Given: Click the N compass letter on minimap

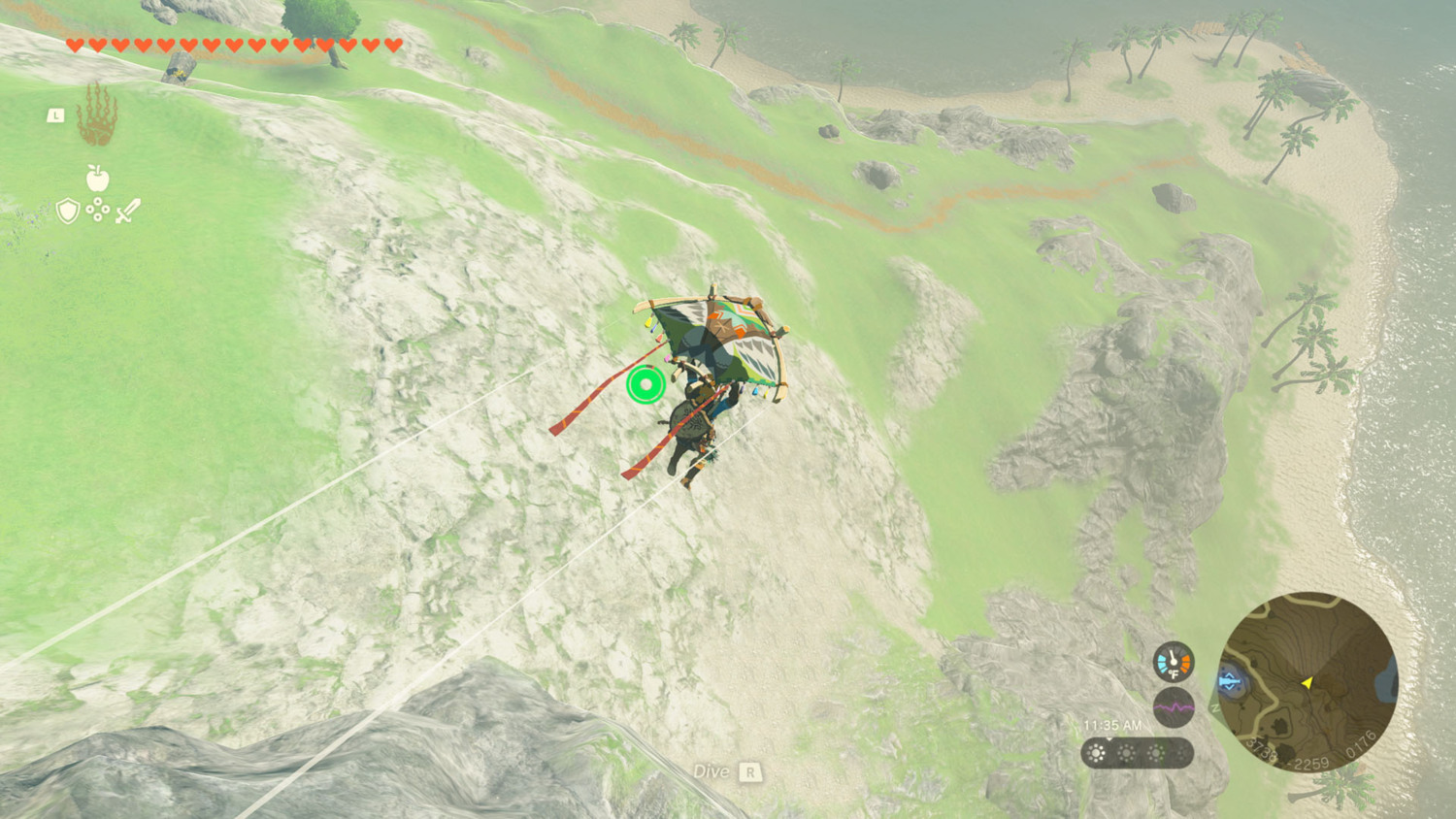Looking at the screenshot, I should pyautogui.click(x=1213, y=706).
